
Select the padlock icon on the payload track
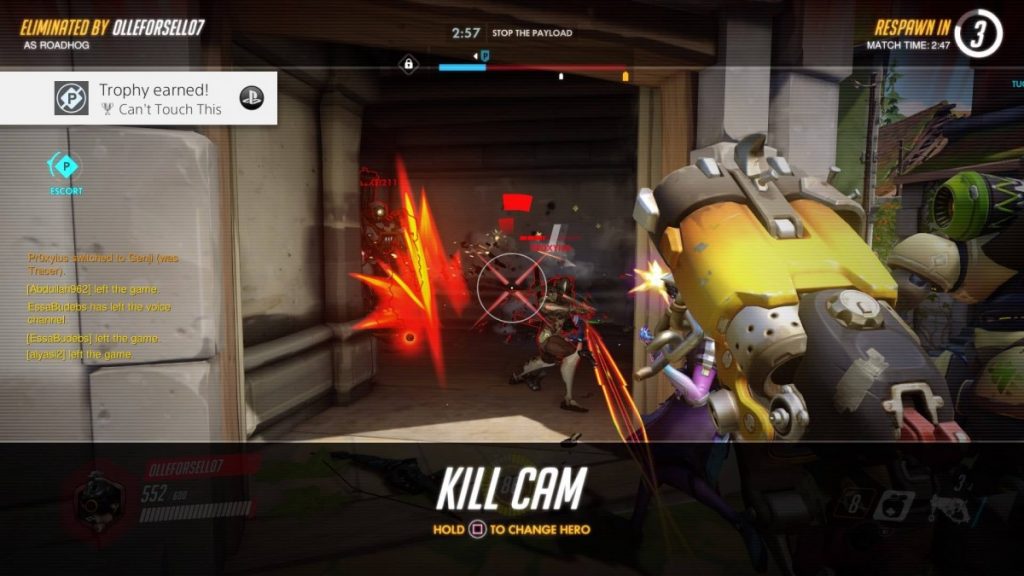point(408,65)
